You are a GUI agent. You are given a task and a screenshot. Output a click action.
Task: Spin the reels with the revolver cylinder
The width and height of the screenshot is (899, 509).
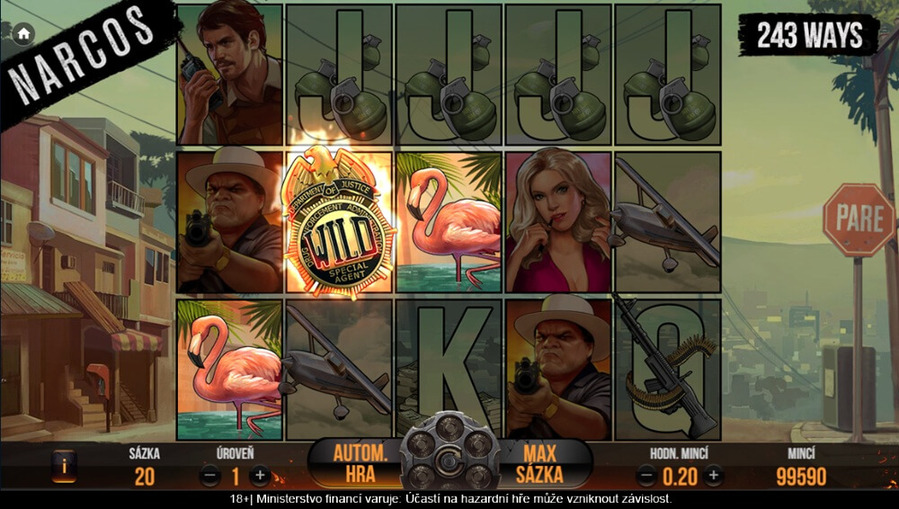[449, 461]
